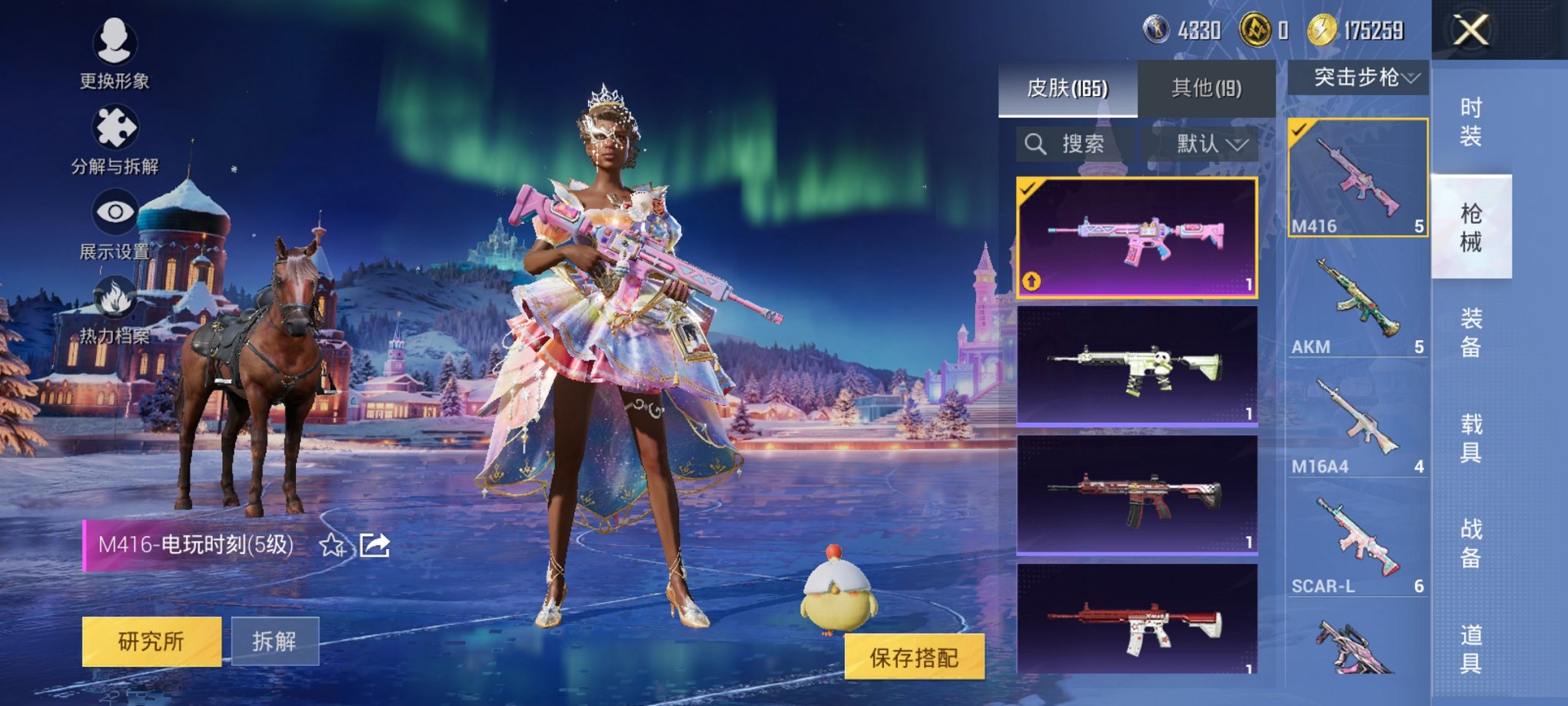
Task: Open 分解与拆解 puzzle-piece option
Action: [x=115, y=138]
